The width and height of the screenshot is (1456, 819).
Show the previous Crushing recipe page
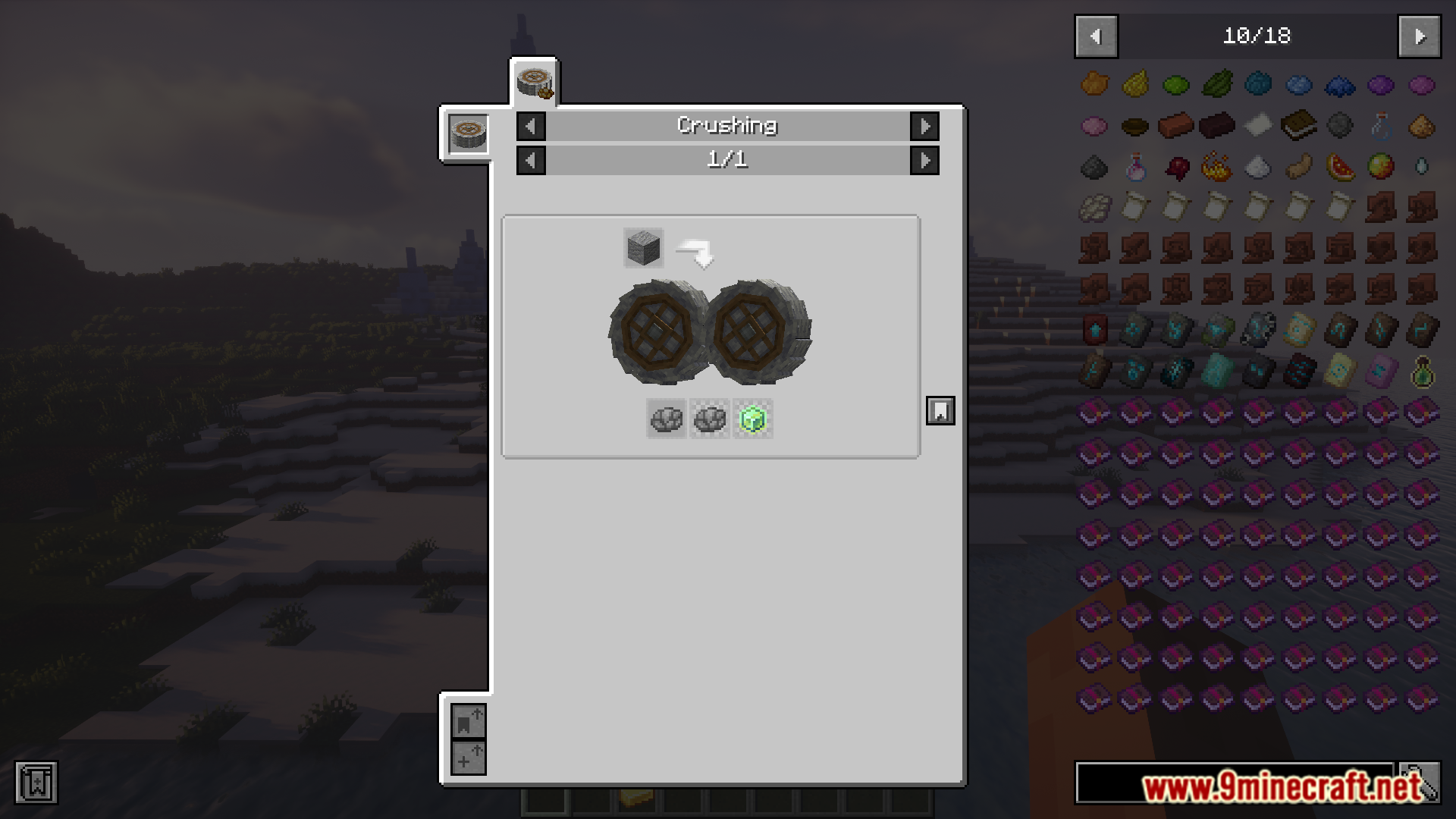(531, 160)
